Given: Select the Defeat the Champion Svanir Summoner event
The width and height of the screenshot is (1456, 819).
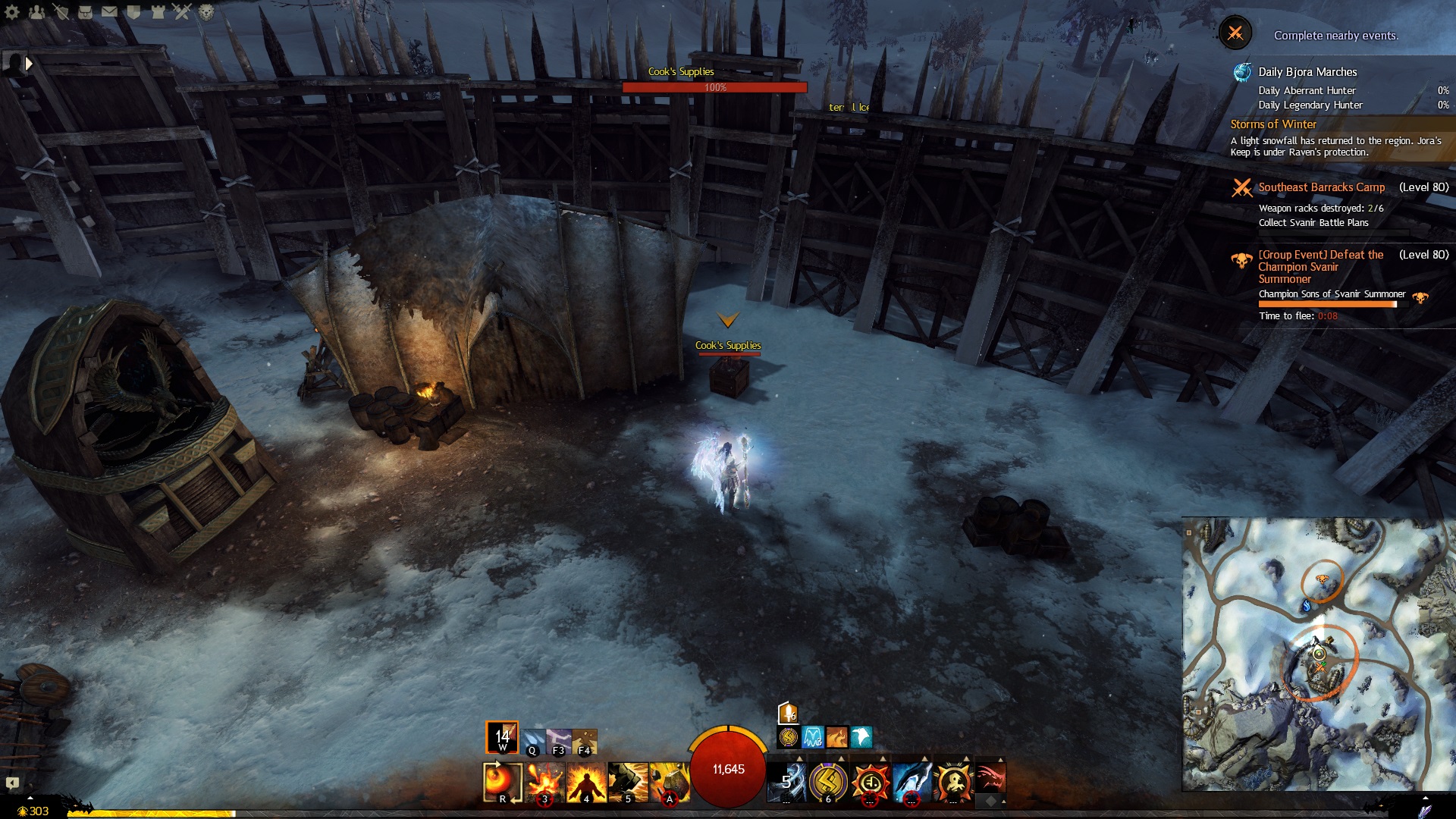Looking at the screenshot, I should (1320, 266).
